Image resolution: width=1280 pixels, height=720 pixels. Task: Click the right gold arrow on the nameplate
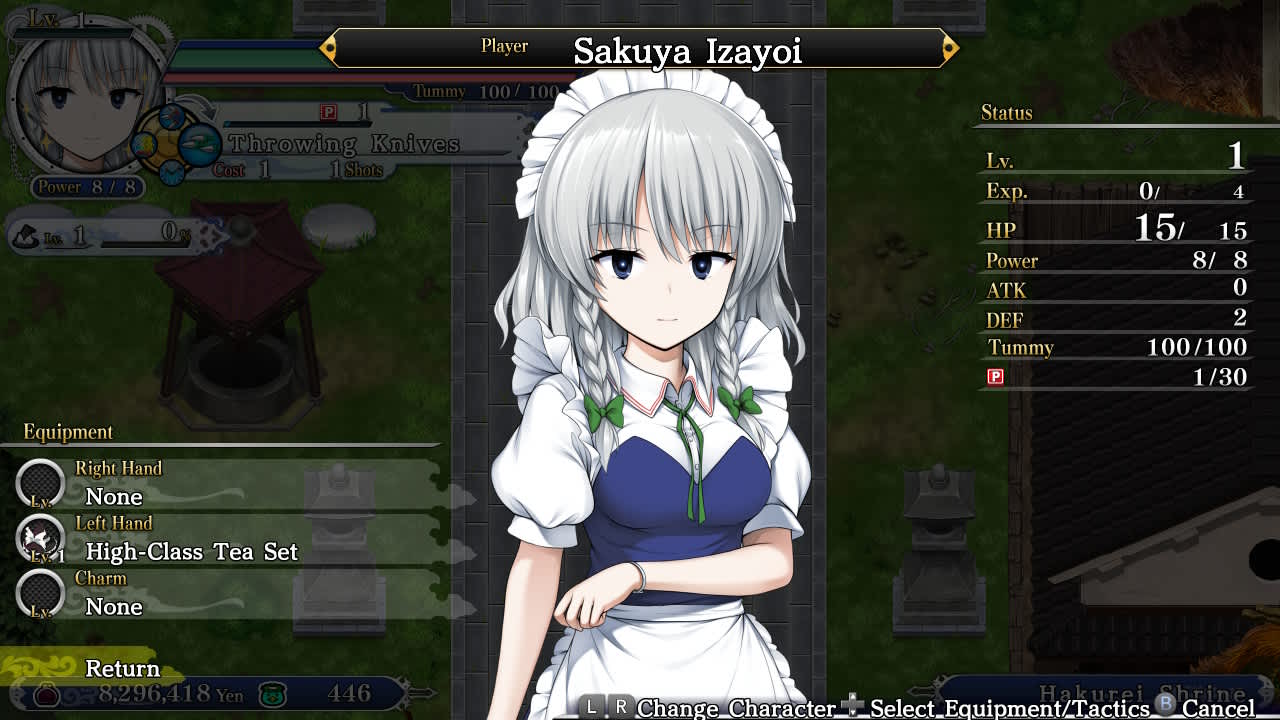(950, 46)
